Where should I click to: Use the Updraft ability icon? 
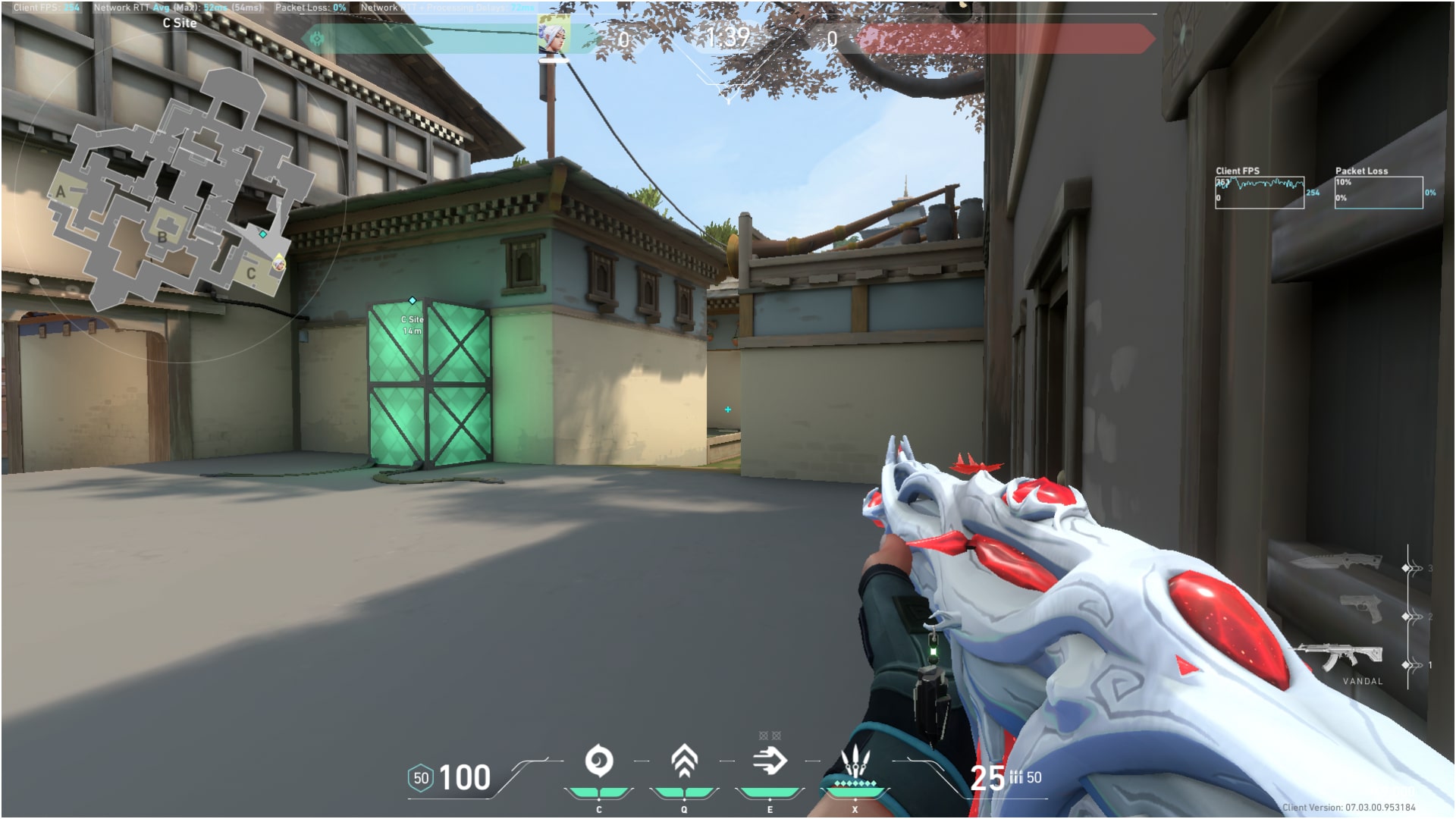click(684, 761)
